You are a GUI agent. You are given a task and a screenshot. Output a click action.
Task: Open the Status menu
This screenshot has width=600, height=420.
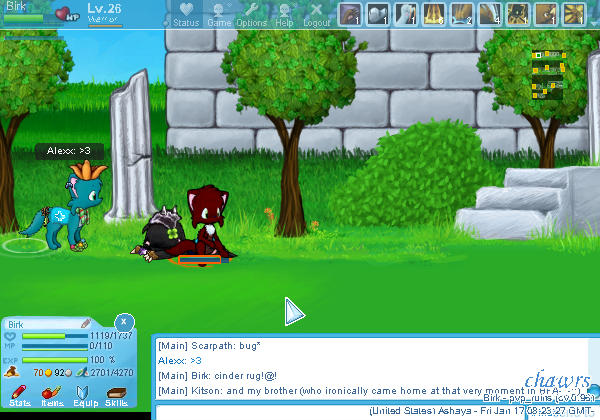coord(185,14)
